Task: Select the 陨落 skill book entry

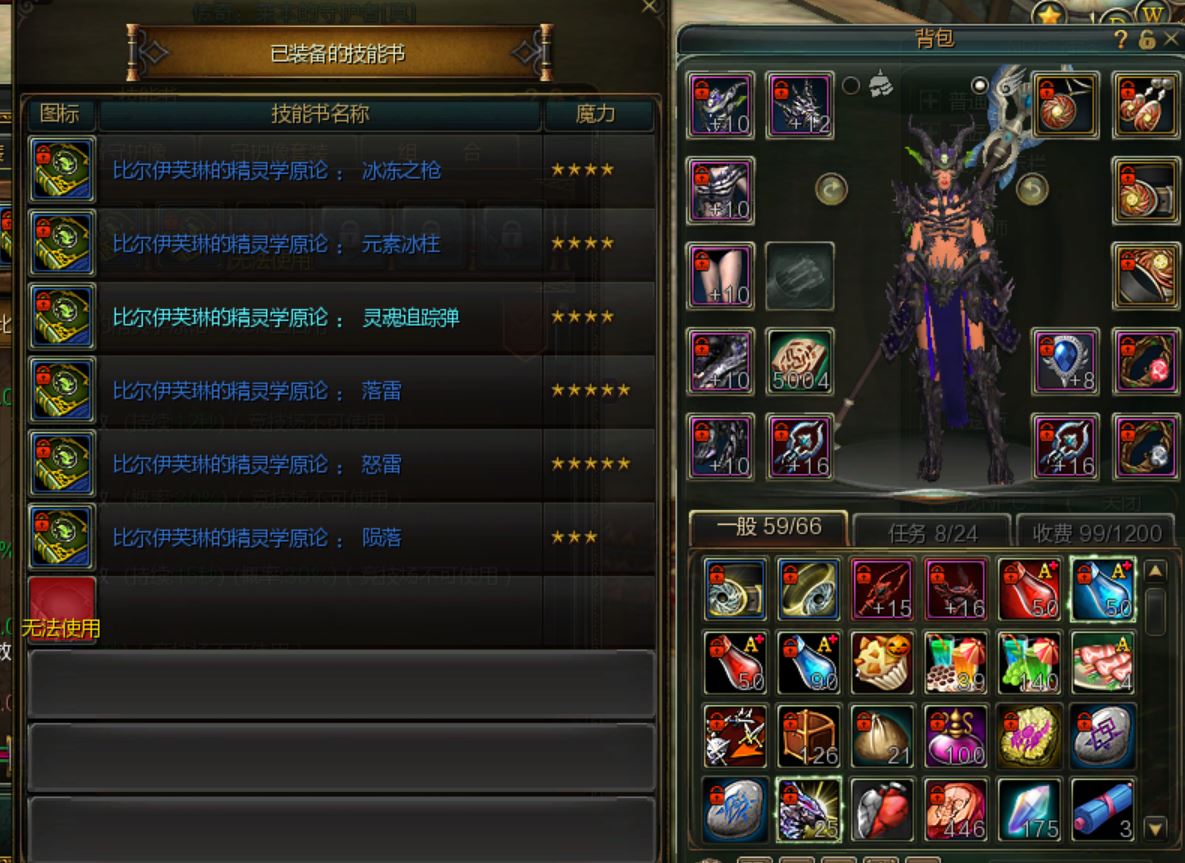Action: (x=340, y=538)
